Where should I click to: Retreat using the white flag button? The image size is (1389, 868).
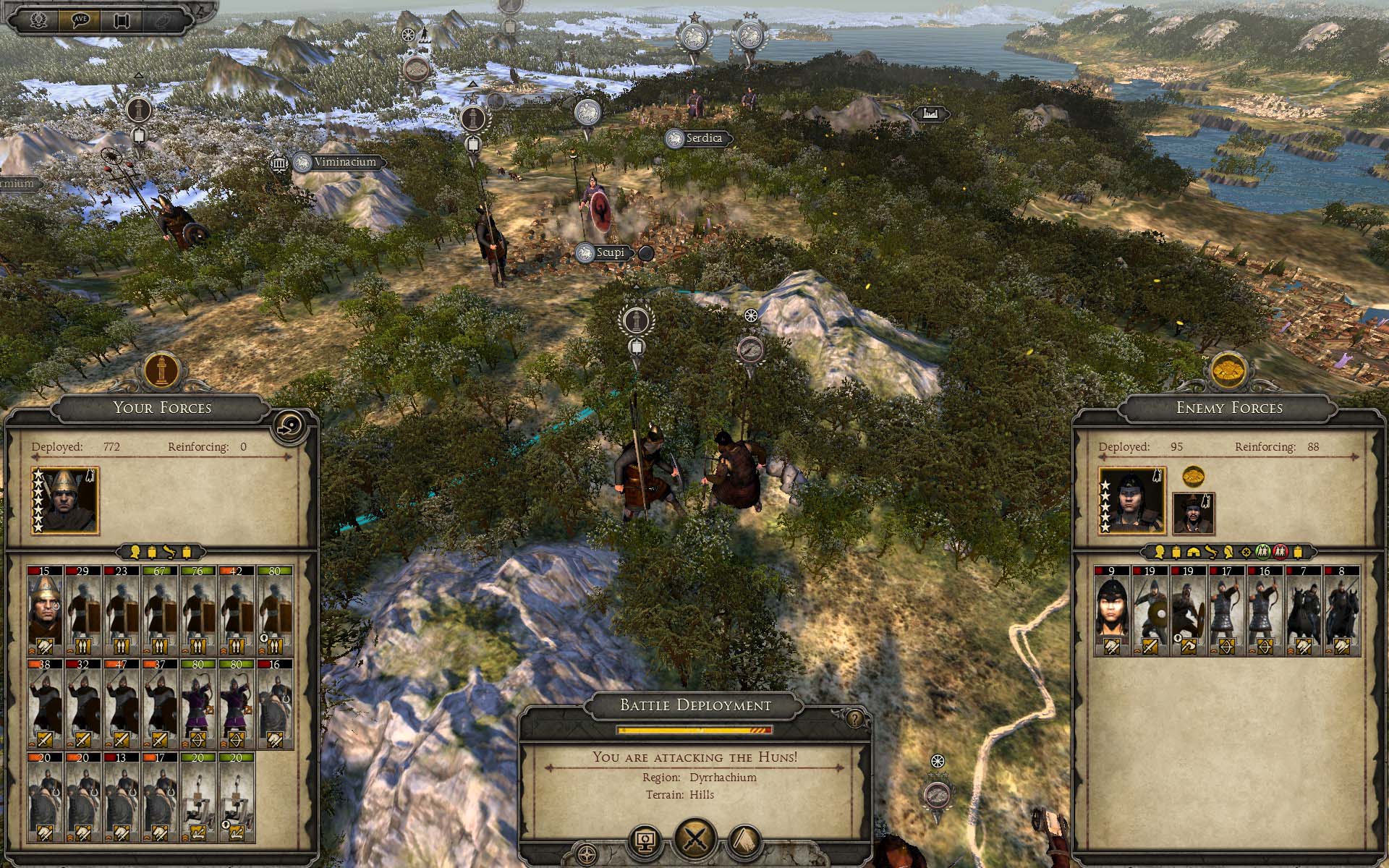(x=745, y=842)
